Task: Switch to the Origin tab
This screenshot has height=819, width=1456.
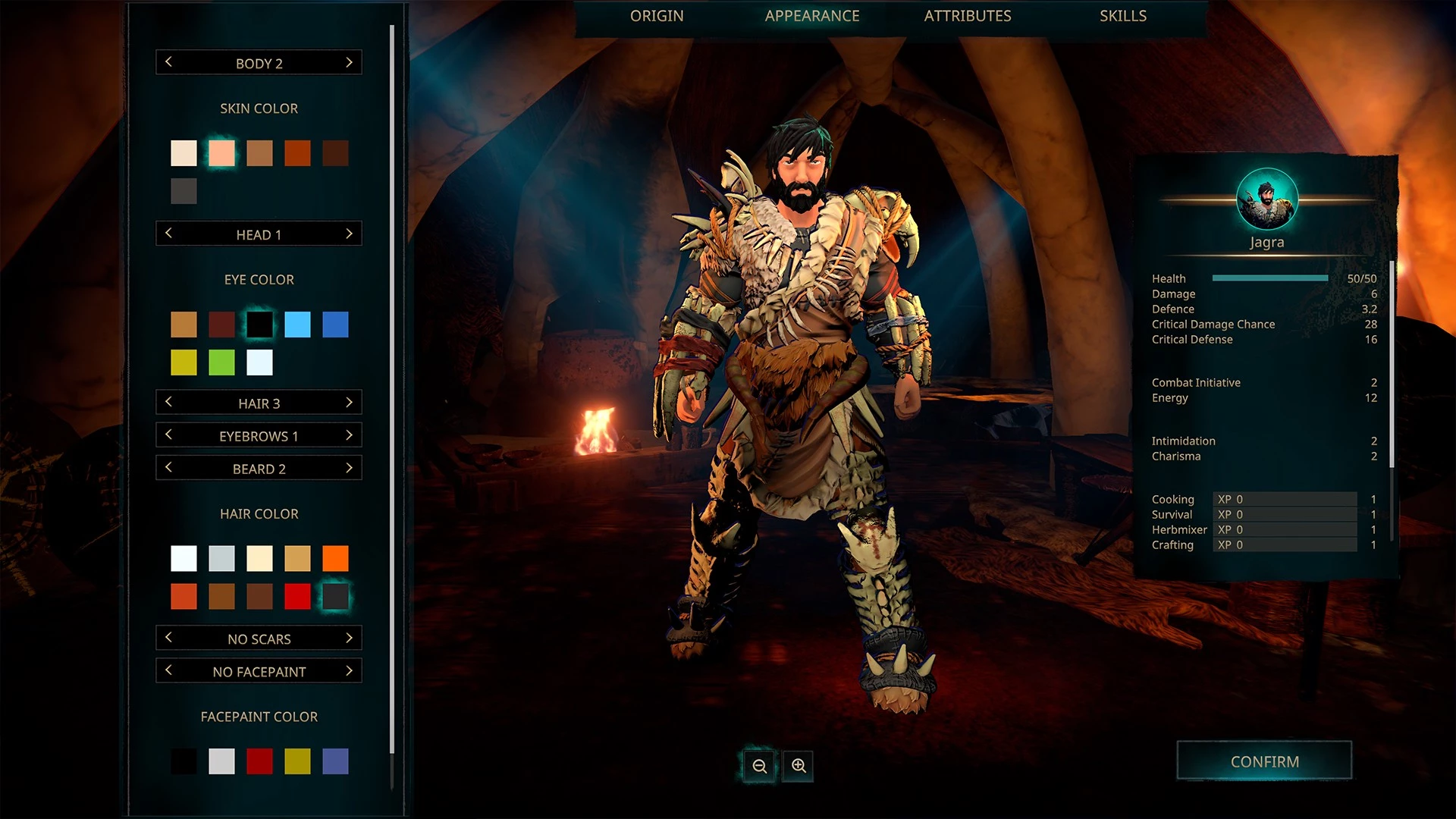Action: [x=657, y=16]
